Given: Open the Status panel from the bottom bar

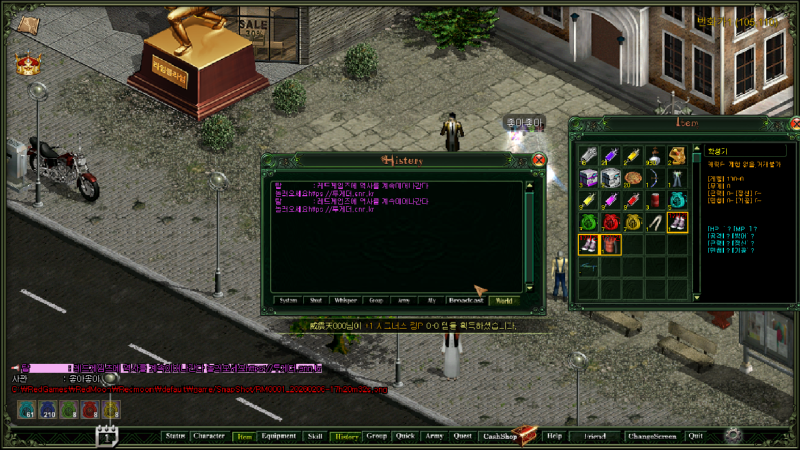Looking at the screenshot, I should pos(175,436).
